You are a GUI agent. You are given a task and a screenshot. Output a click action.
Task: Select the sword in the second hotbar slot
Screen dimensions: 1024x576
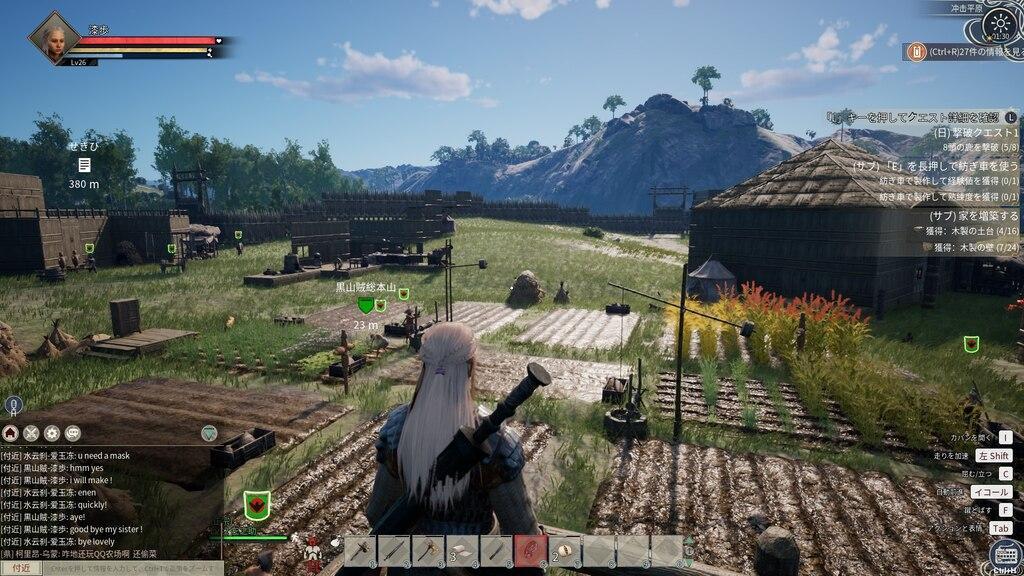point(396,551)
